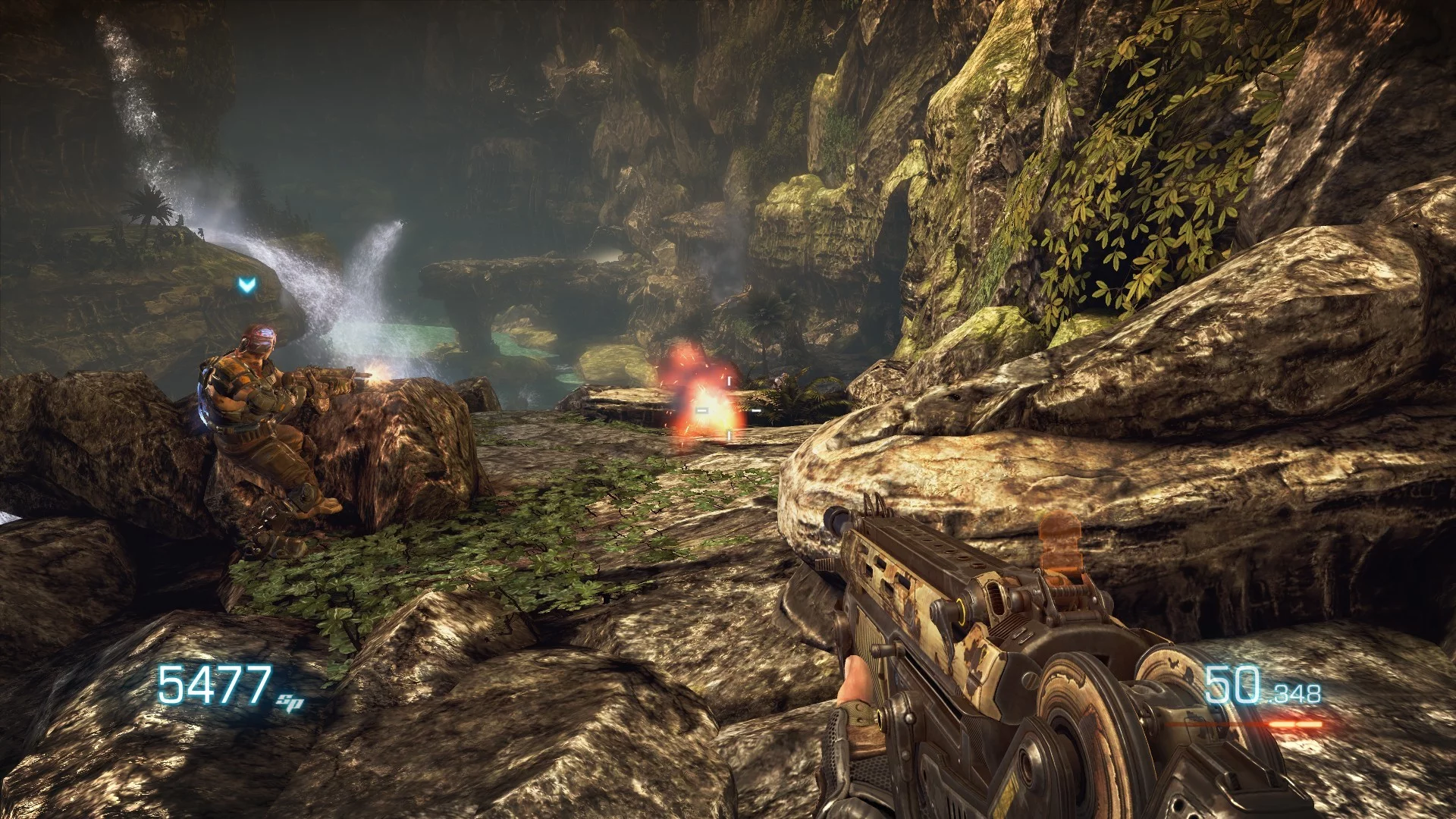This screenshot has width=1456, height=819.
Task: Click the blue chevron ally marker
Action: coord(246,285)
